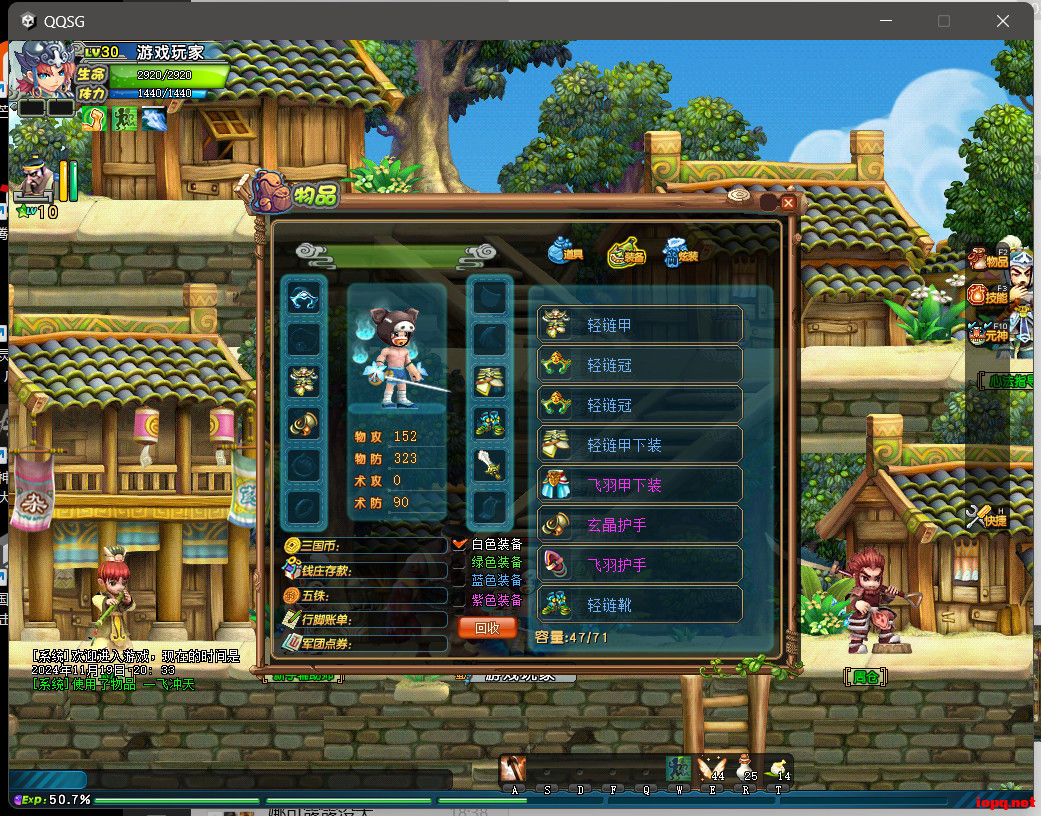Select the equipped sword slot

(490, 464)
